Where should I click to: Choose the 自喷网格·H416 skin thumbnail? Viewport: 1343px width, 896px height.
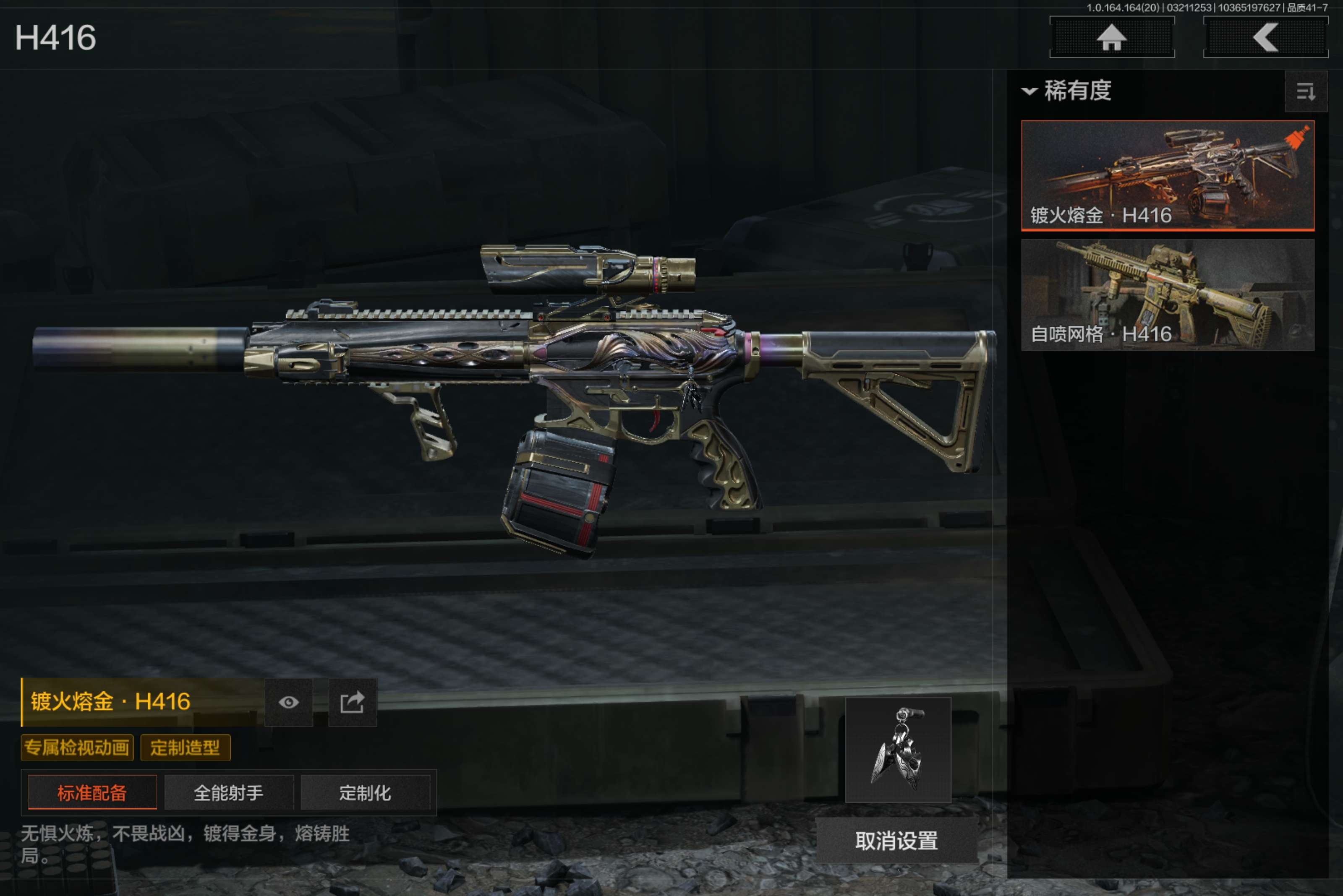coord(1167,294)
